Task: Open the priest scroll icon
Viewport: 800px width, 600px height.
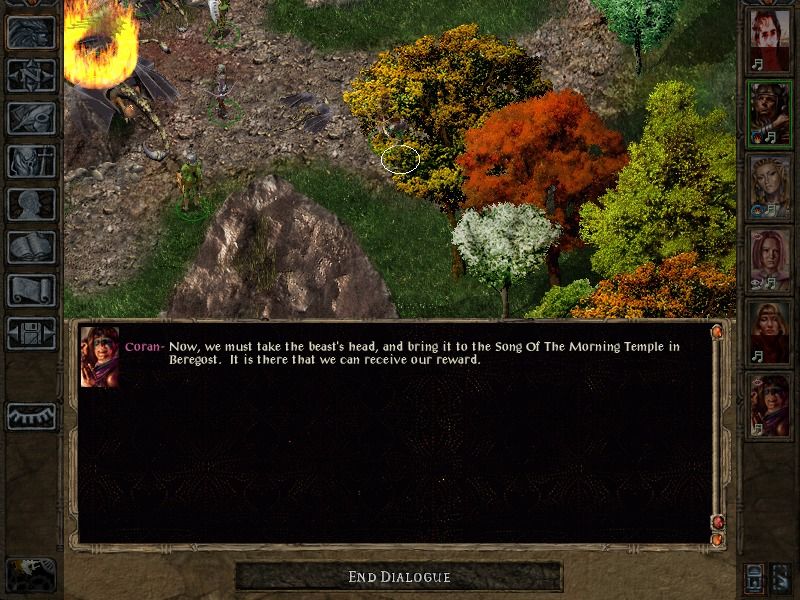Action: (31, 290)
